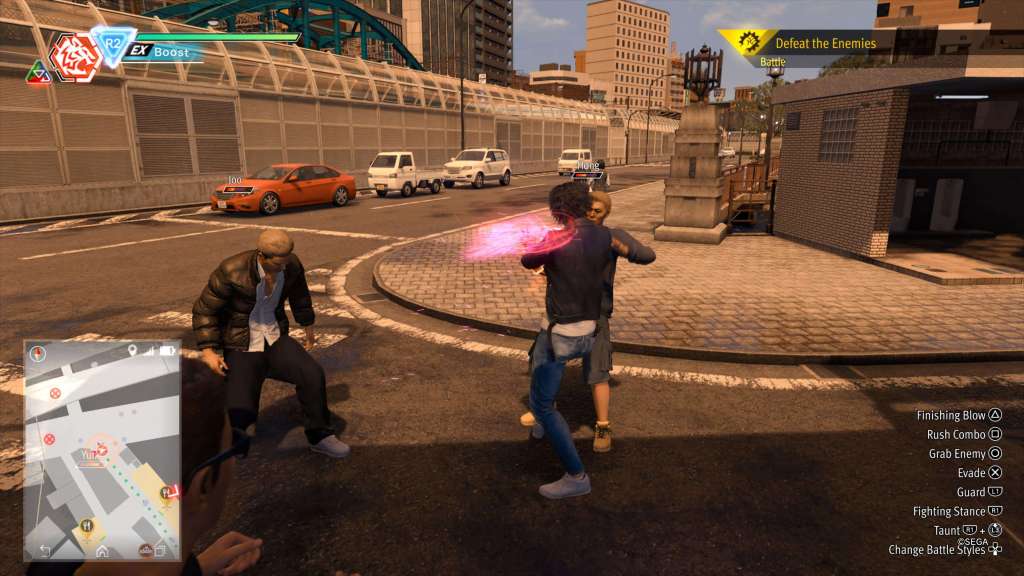Image resolution: width=1024 pixels, height=576 pixels.
Task: Tap the home icon on the phone map
Action: tap(102, 550)
